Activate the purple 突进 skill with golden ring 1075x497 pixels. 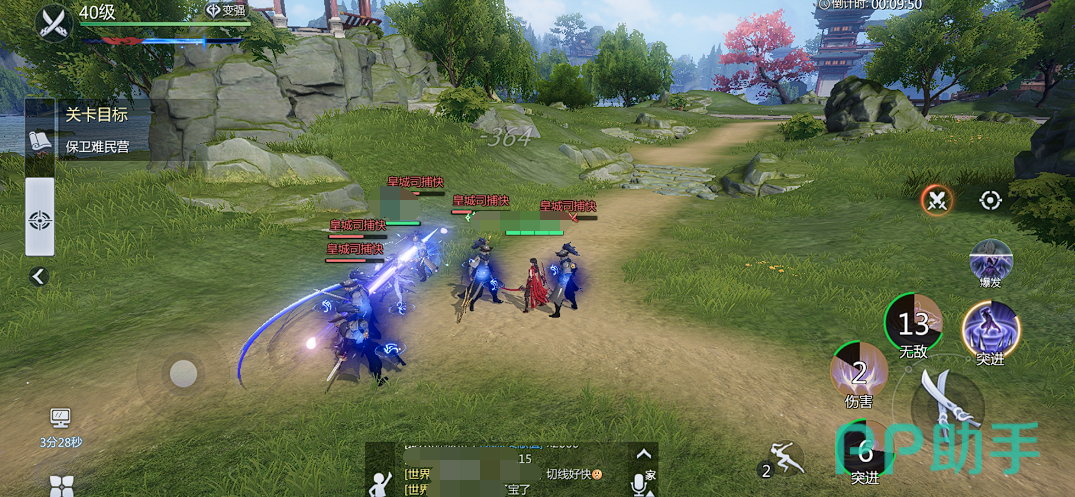point(990,330)
